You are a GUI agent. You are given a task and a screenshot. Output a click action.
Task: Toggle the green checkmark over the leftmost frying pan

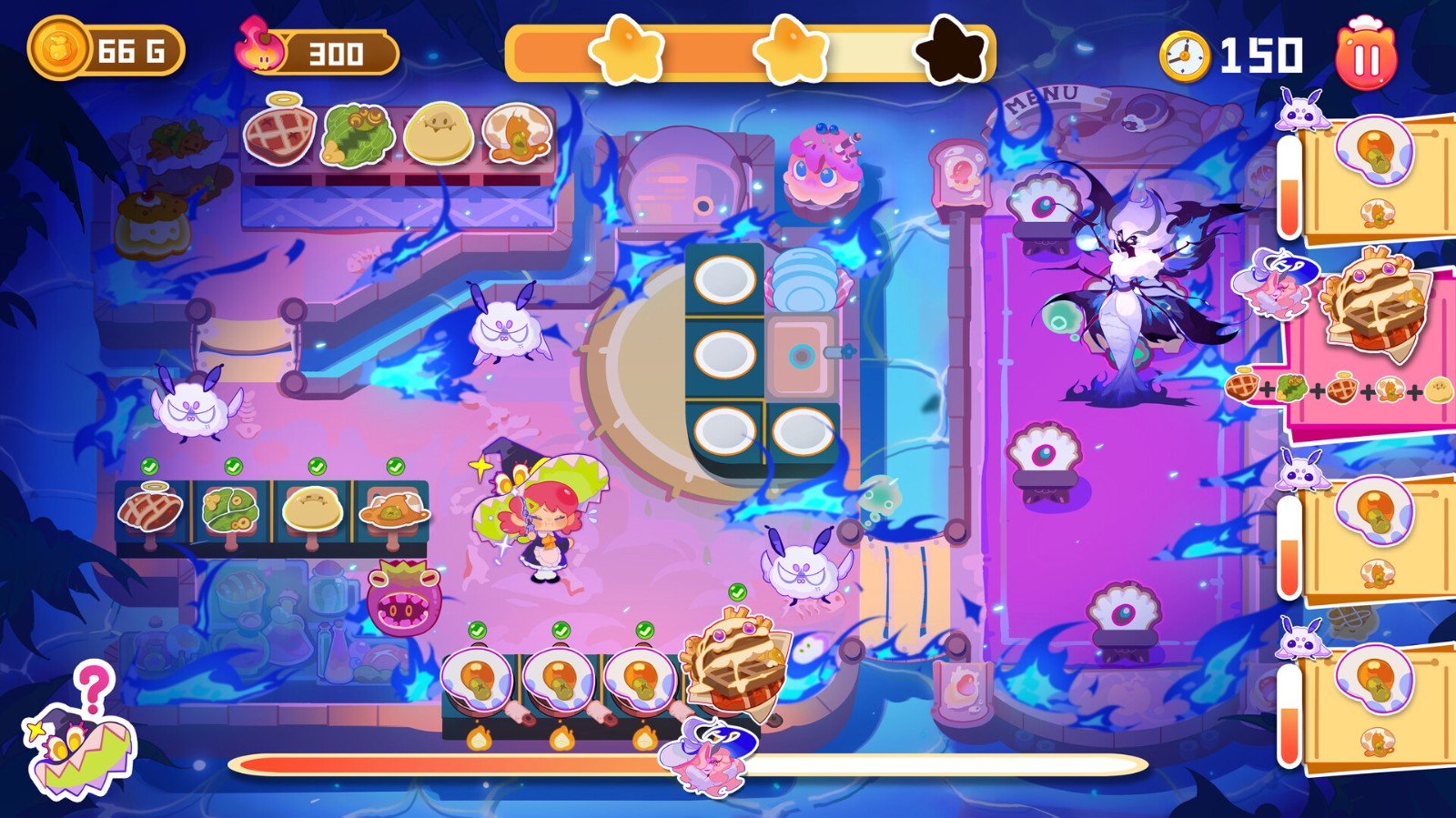(x=477, y=629)
